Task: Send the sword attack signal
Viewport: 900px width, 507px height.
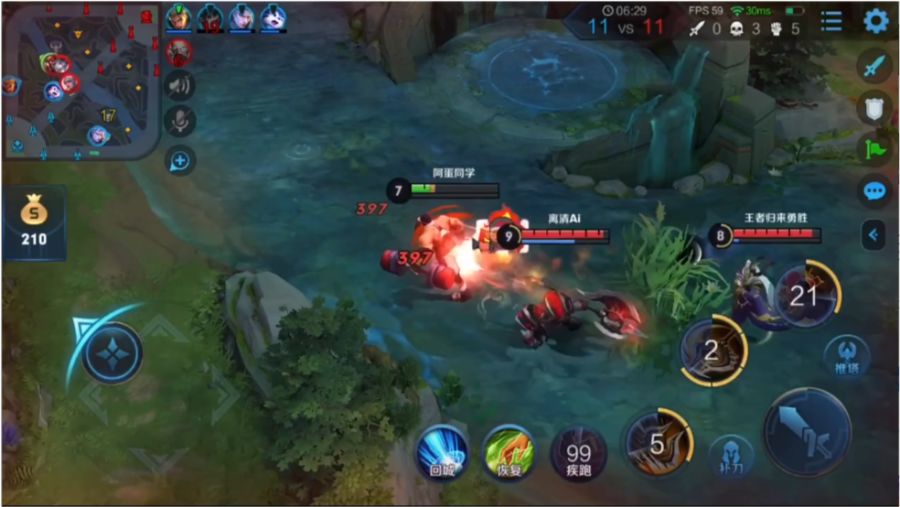Action: (x=875, y=67)
